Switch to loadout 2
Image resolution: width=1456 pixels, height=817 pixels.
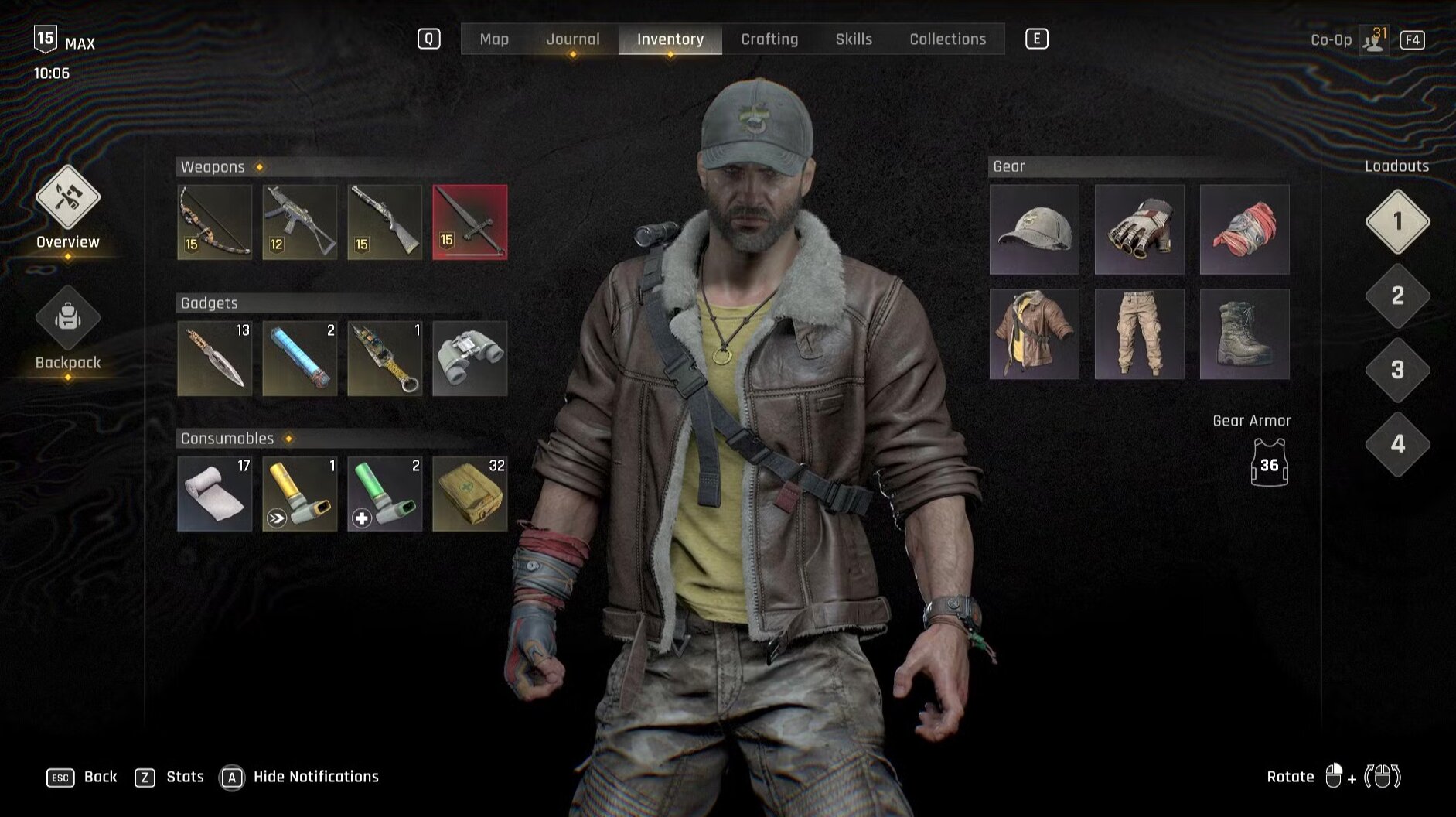(x=1397, y=296)
